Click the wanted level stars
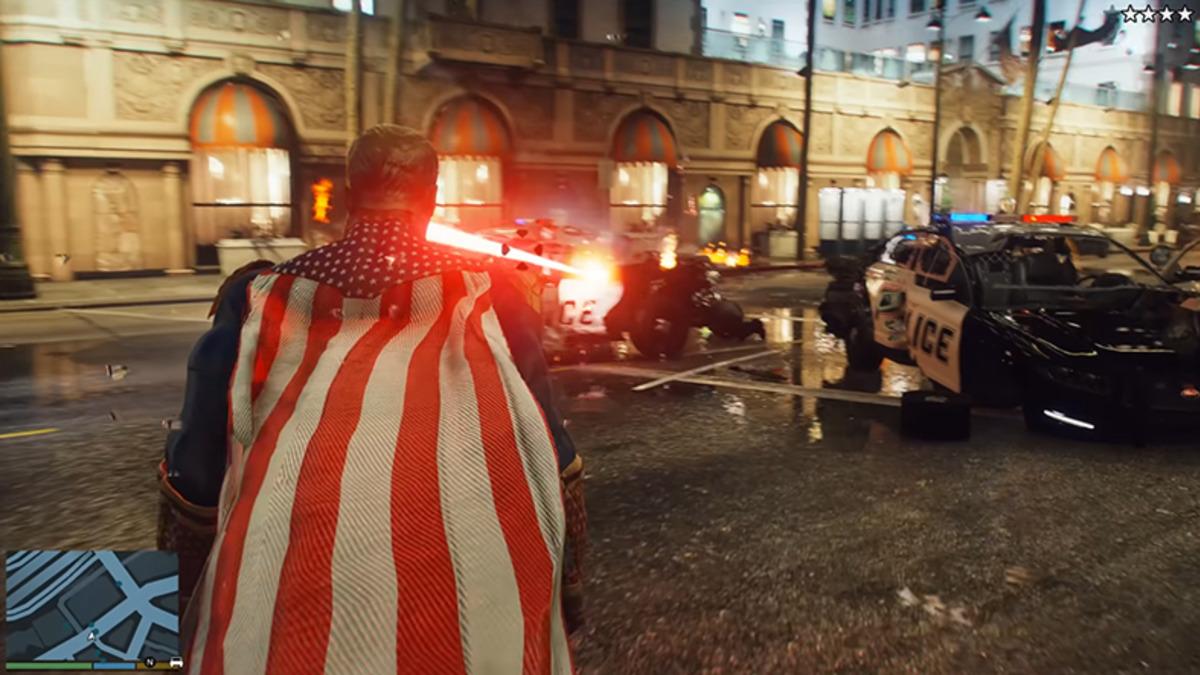 pos(1157,14)
